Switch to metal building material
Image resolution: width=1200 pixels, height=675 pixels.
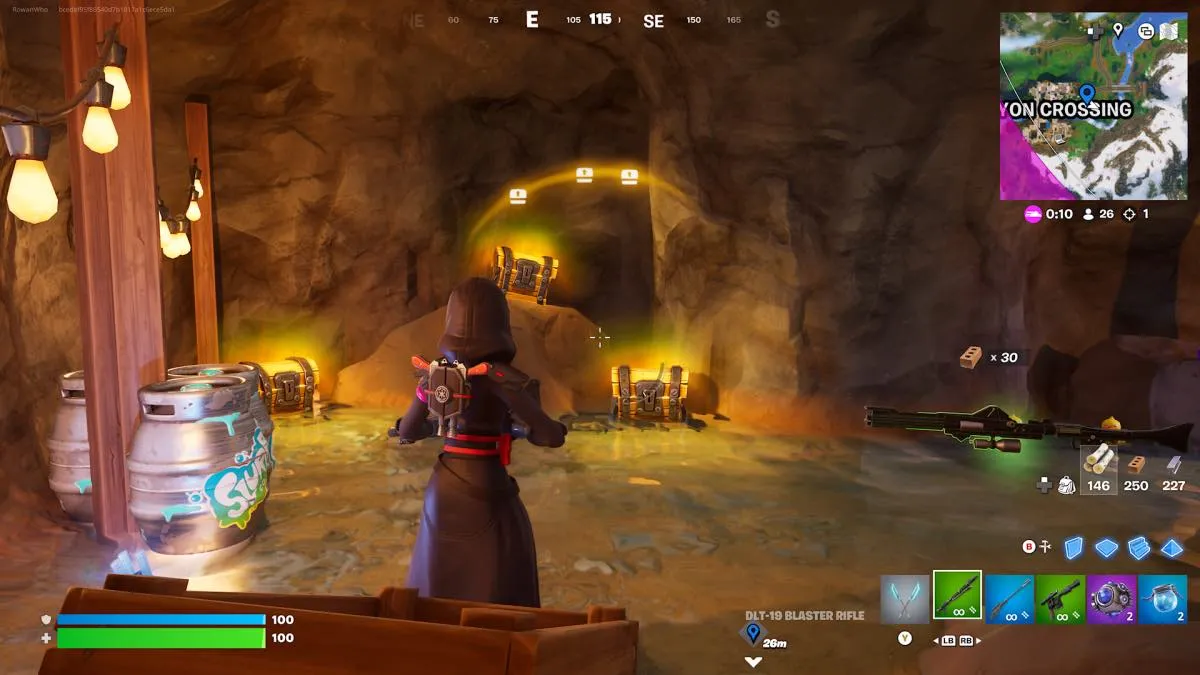[1173, 466]
